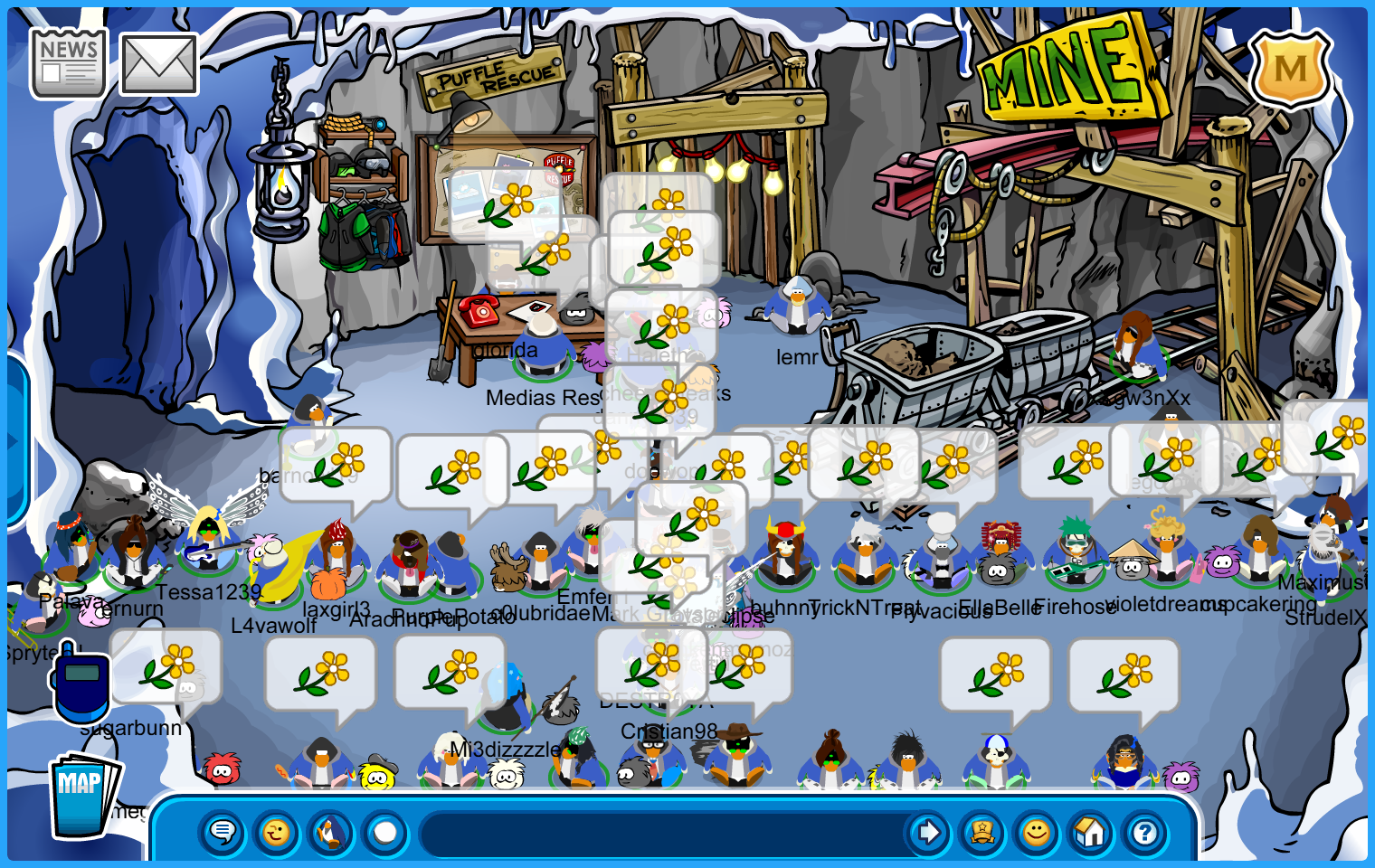
Task: Send the message with the arrow button
Action: click(927, 832)
